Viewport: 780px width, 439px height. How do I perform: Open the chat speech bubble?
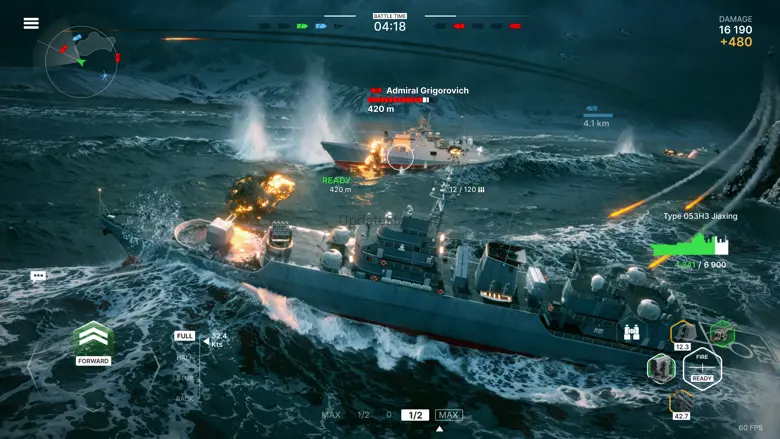click(38, 275)
